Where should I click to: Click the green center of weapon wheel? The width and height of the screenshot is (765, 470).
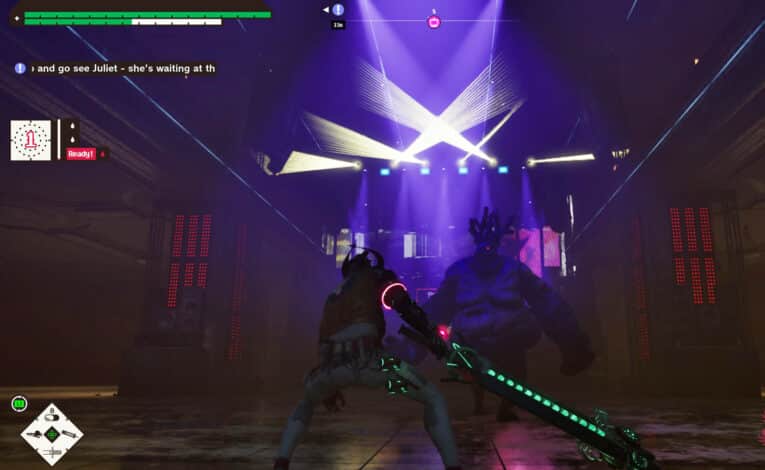click(52, 433)
